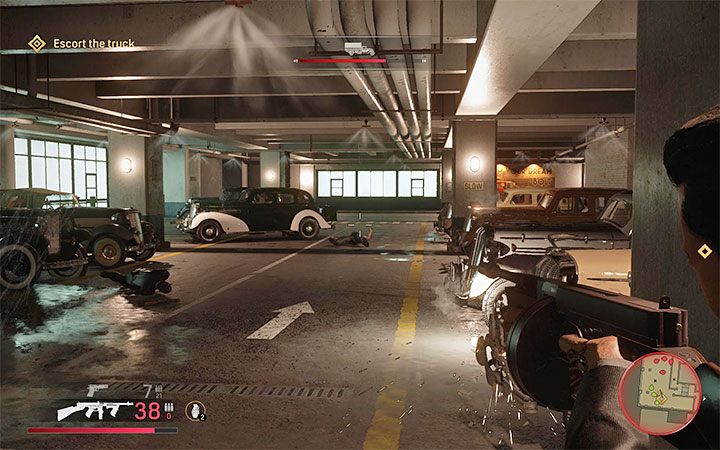Select the truck icon above its health bar
720x450 pixels.
(358, 48)
